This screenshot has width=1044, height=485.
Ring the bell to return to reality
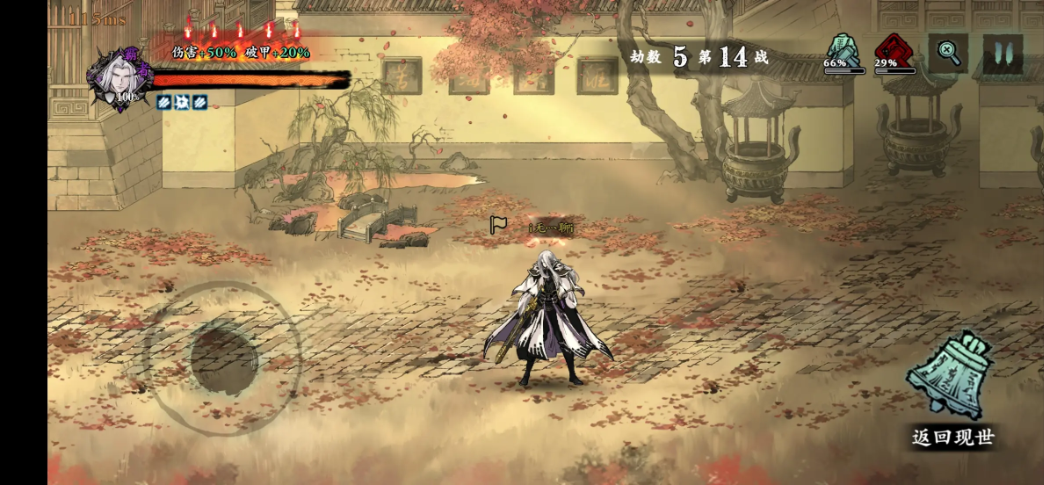click(x=950, y=375)
